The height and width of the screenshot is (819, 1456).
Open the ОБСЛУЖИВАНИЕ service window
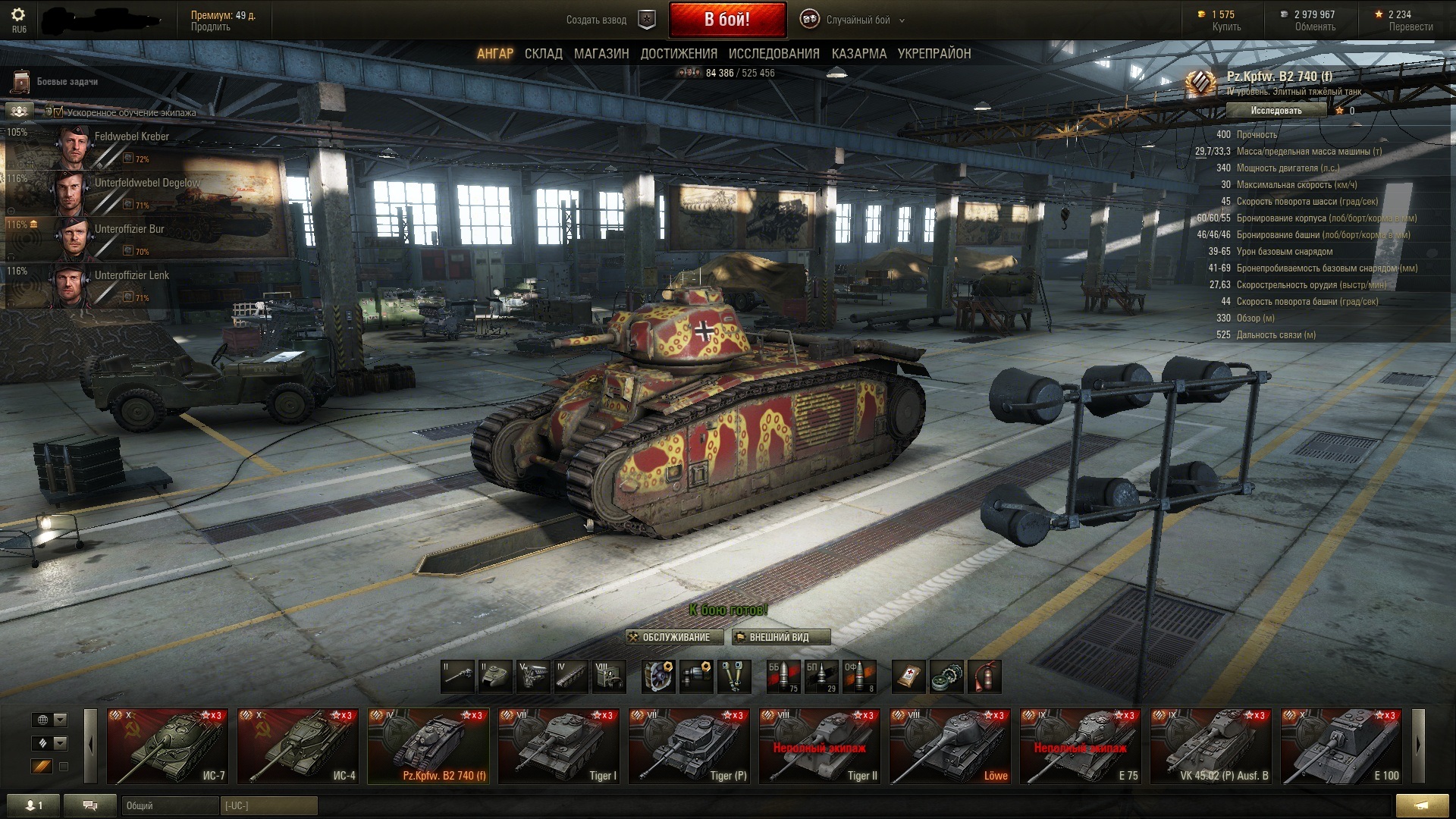tap(674, 637)
